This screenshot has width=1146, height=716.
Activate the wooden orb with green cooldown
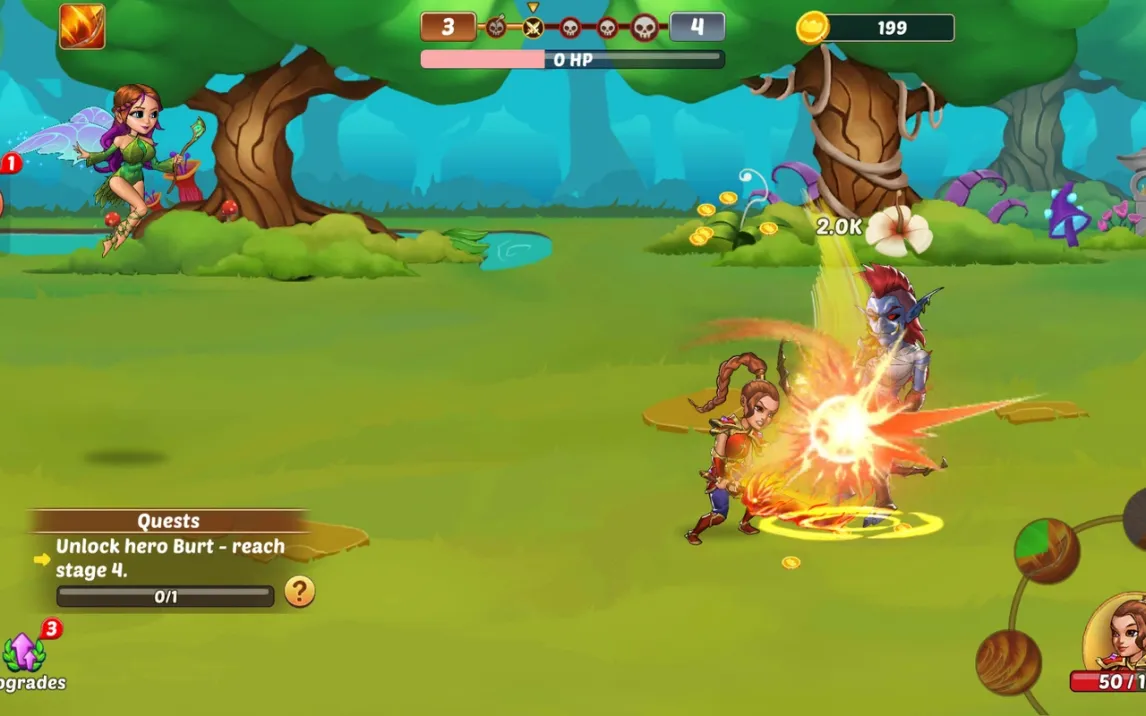[1046, 551]
